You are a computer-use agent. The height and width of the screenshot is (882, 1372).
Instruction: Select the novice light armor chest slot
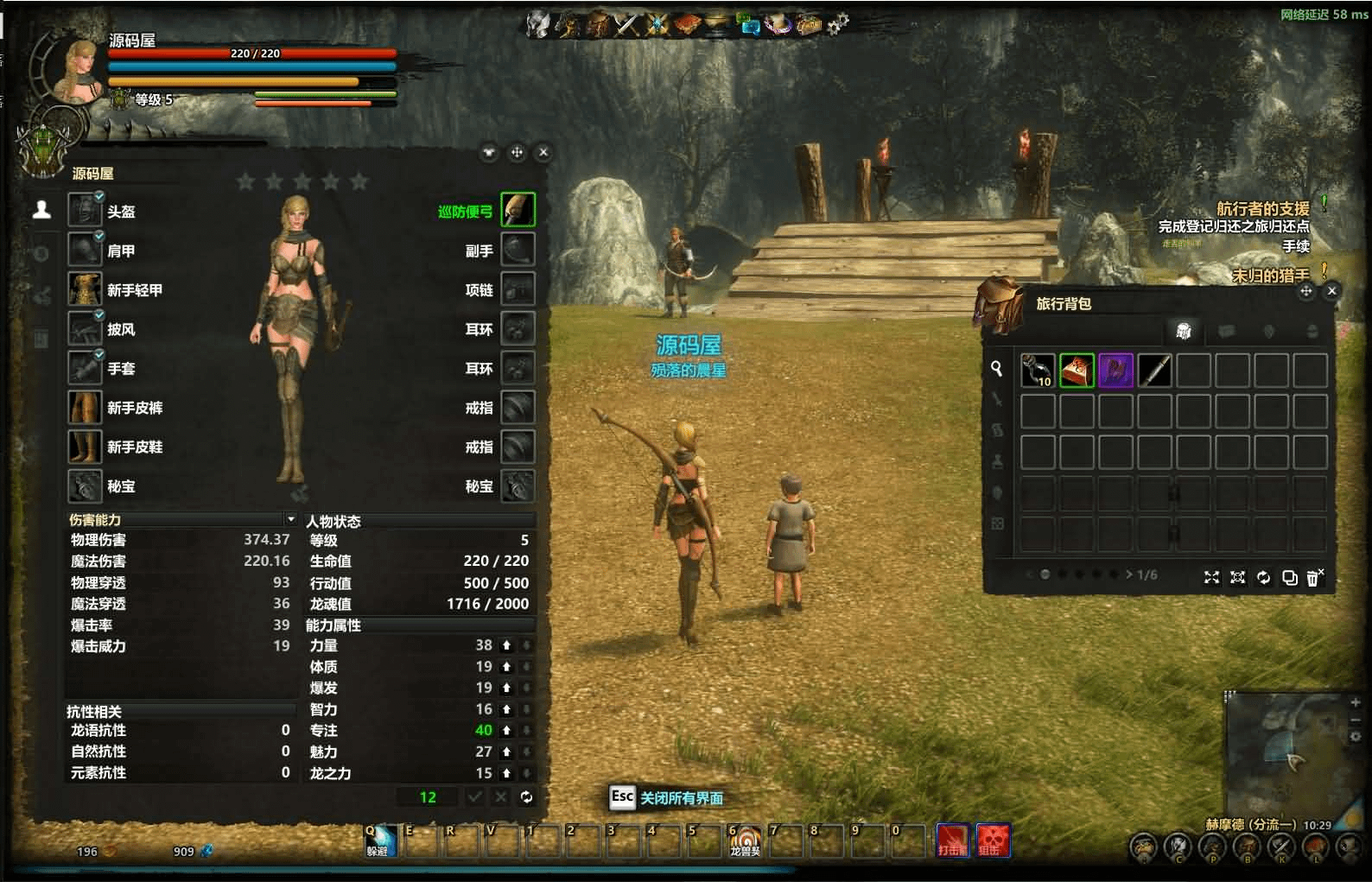click(x=85, y=289)
